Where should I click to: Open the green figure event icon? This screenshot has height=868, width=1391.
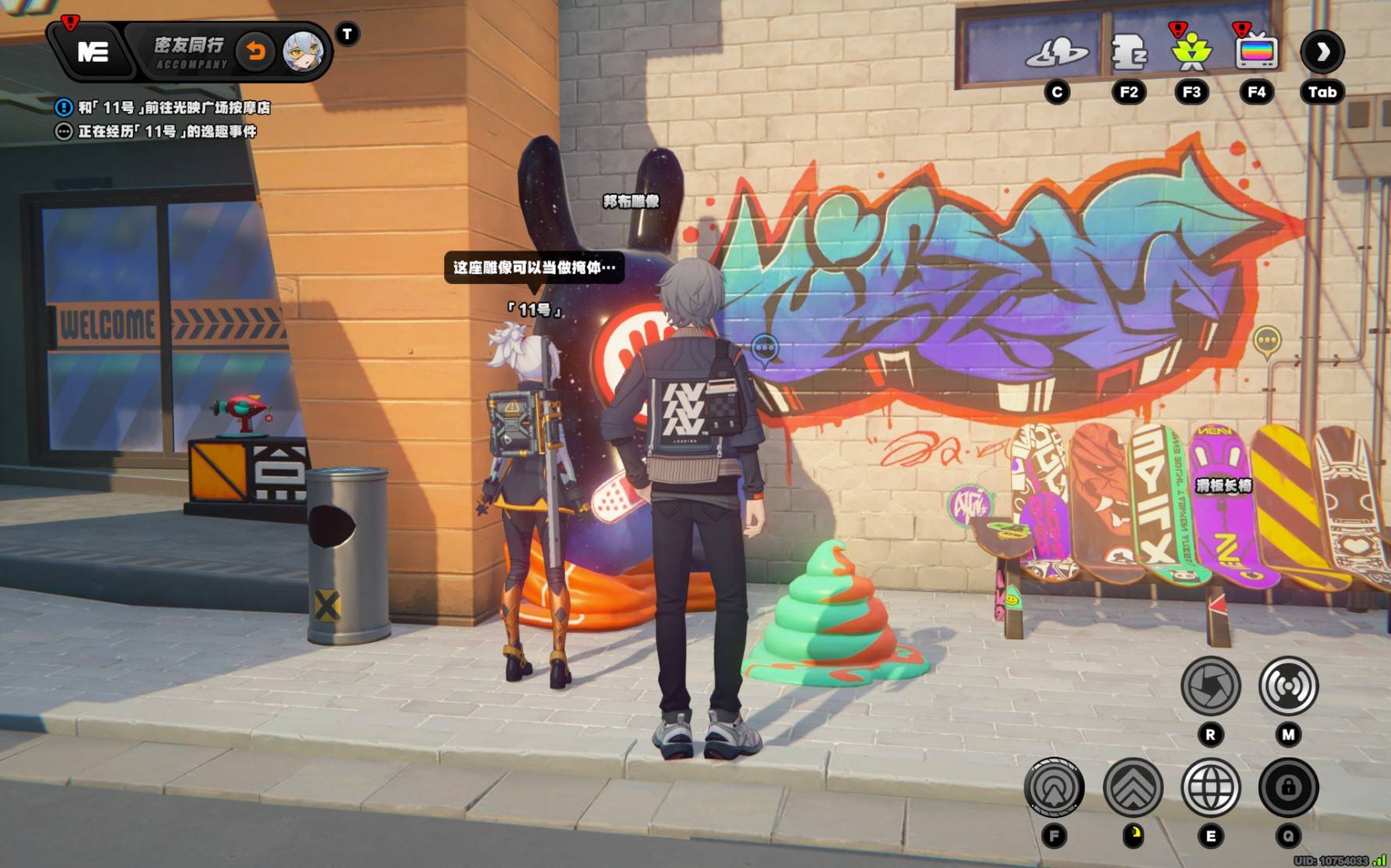(x=1191, y=53)
